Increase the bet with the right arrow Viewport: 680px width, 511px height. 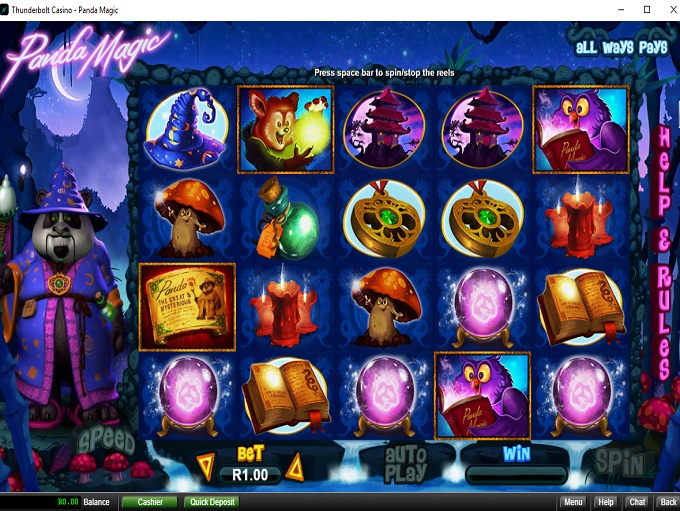pos(294,465)
